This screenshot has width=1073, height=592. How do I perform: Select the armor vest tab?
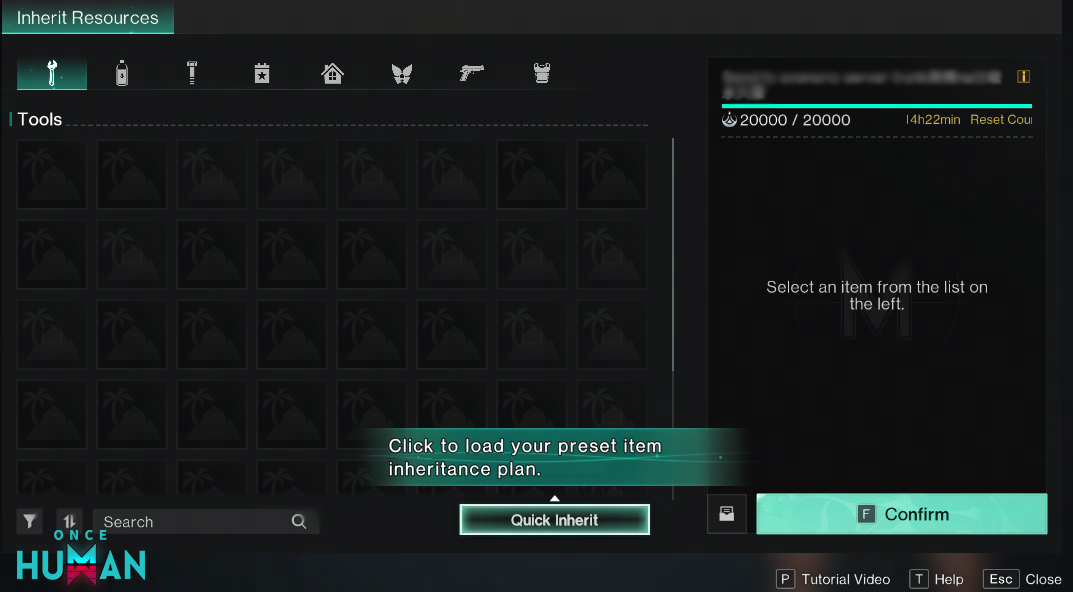click(542, 73)
